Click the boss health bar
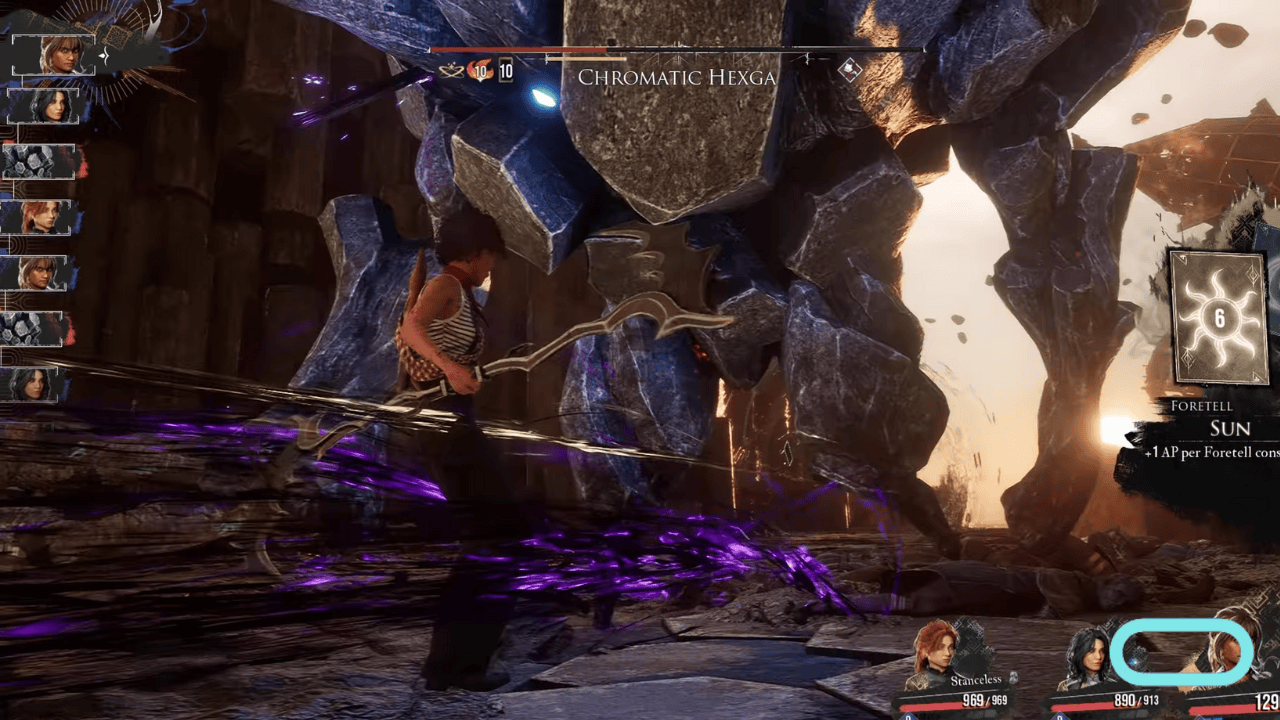This screenshot has width=1280, height=720. (x=600, y=50)
